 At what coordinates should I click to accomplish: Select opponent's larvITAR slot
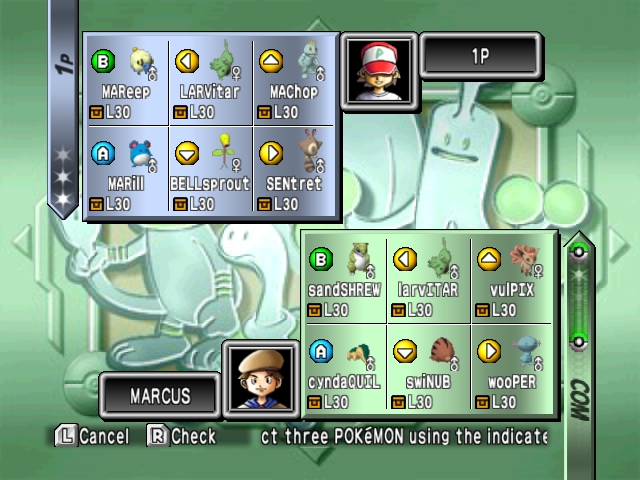pyautogui.click(x=428, y=279)
